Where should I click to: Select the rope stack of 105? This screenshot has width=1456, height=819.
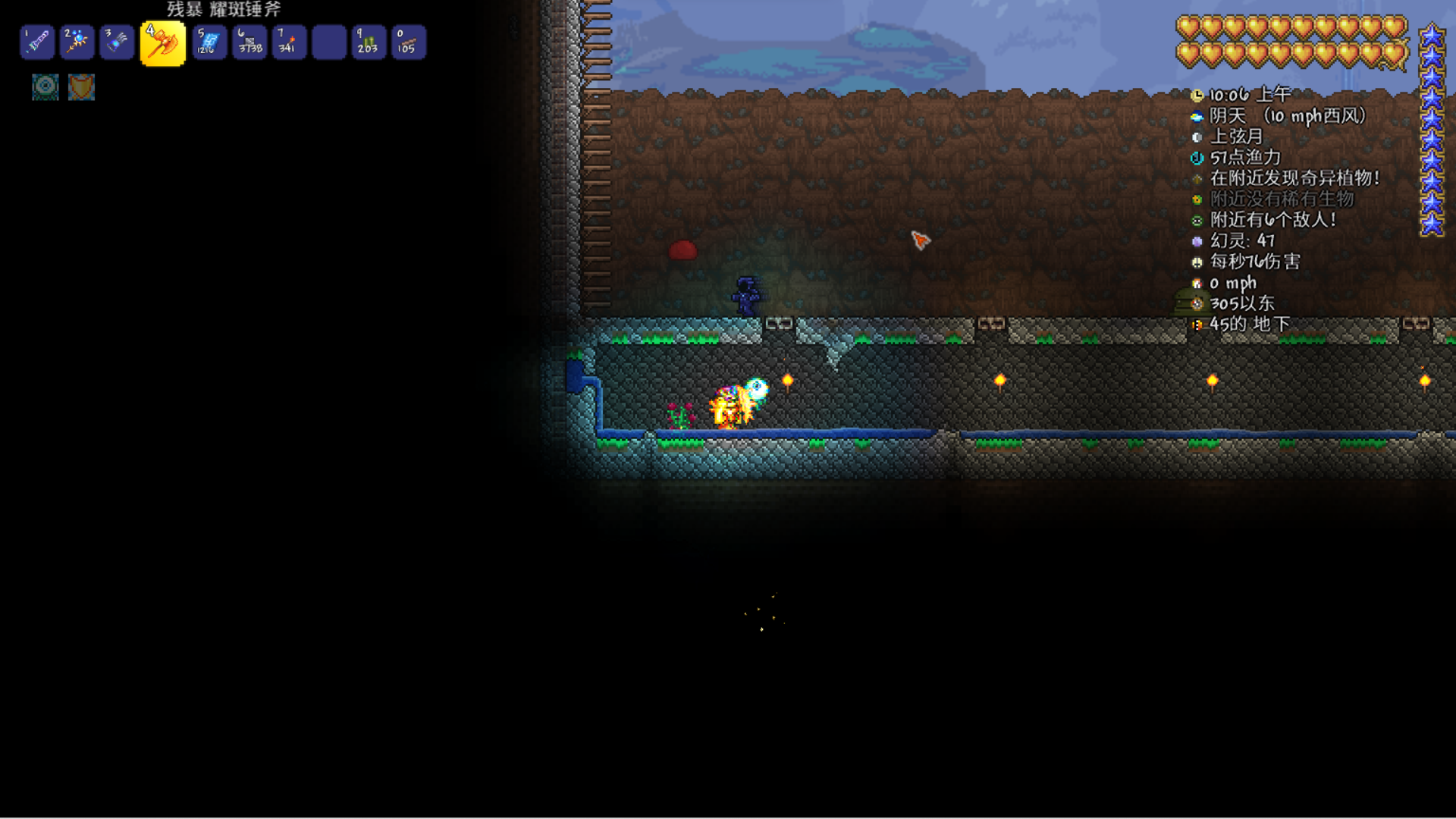[408, 42]
